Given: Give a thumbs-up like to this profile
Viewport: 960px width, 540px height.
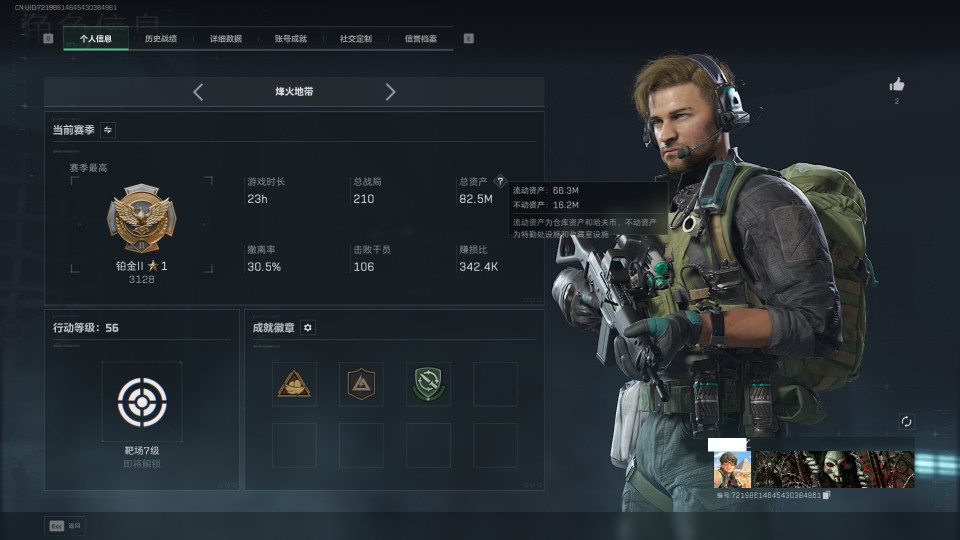Looking at the screenshot, I should click(896, 85).
